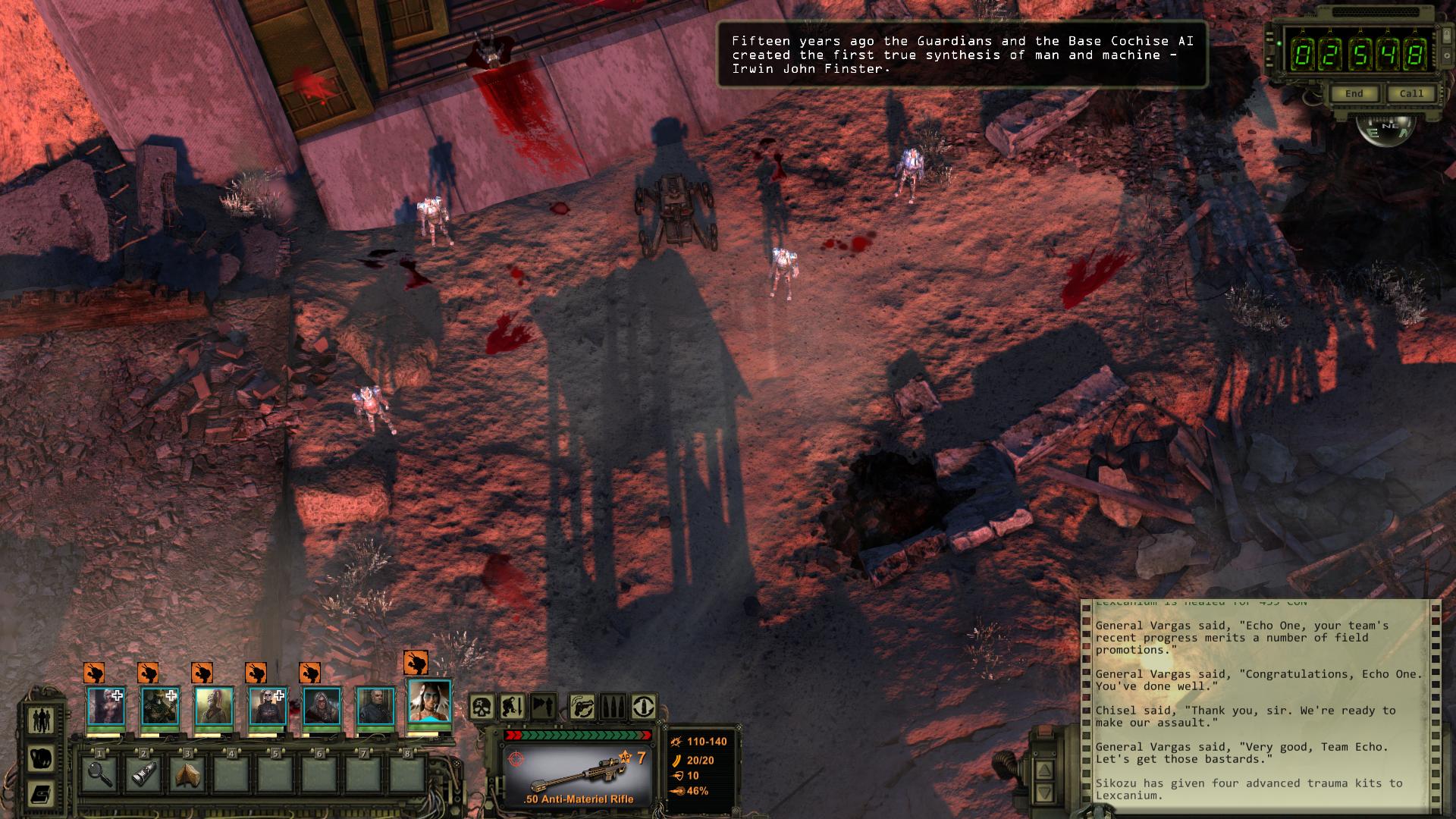1456x819 pixels.
Task: Click the fast-forward arrows action icon
Action: (x=543, y=708)
